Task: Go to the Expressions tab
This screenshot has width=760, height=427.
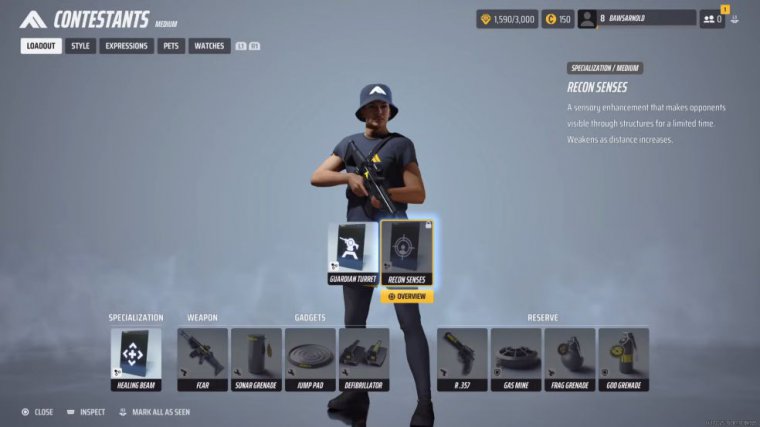Action: (x=126, y=46)
